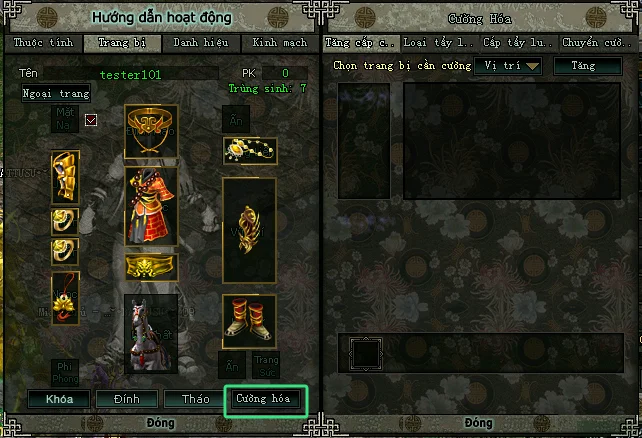Select the golden helmet equipment slot
The image size is (642, 438).
point(151,131)
